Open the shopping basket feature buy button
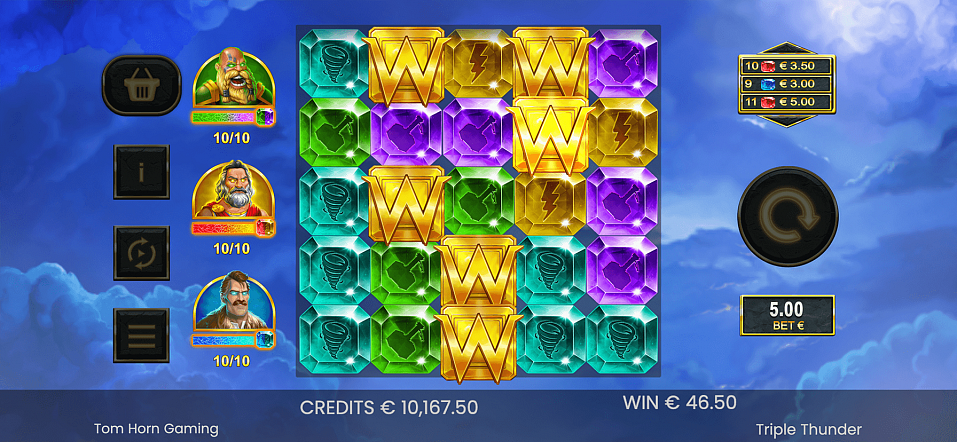This screenshot has height=442, width=957. [x=141, y=85]
